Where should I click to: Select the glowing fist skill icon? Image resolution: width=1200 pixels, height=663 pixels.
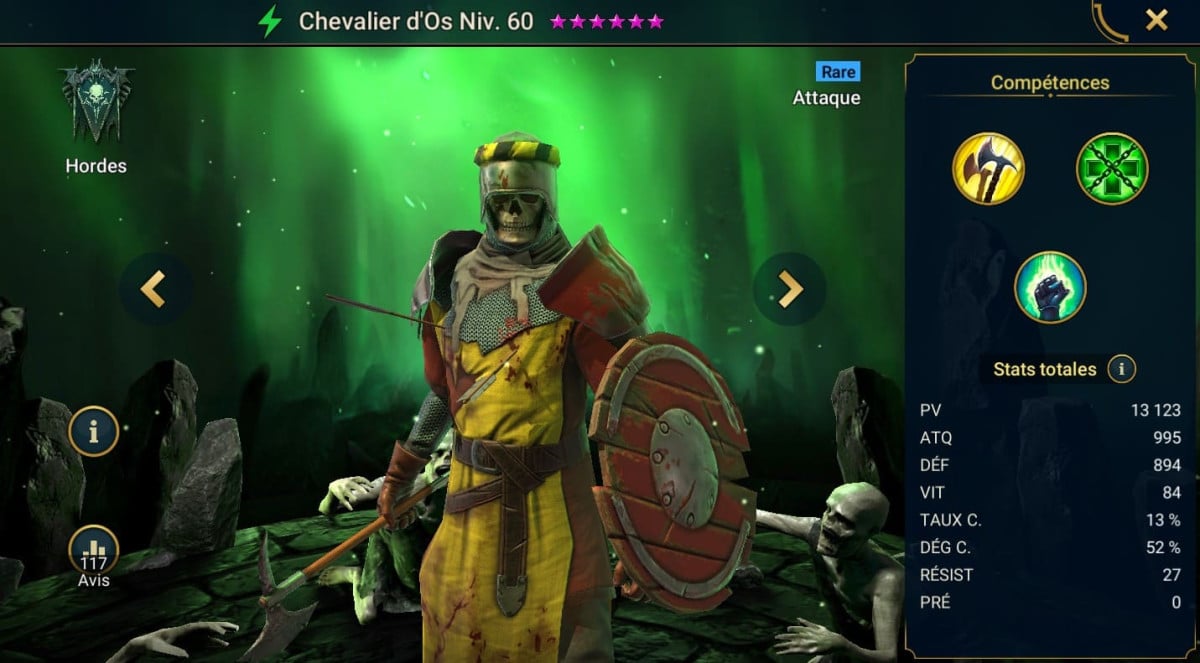pos(1050,288)
